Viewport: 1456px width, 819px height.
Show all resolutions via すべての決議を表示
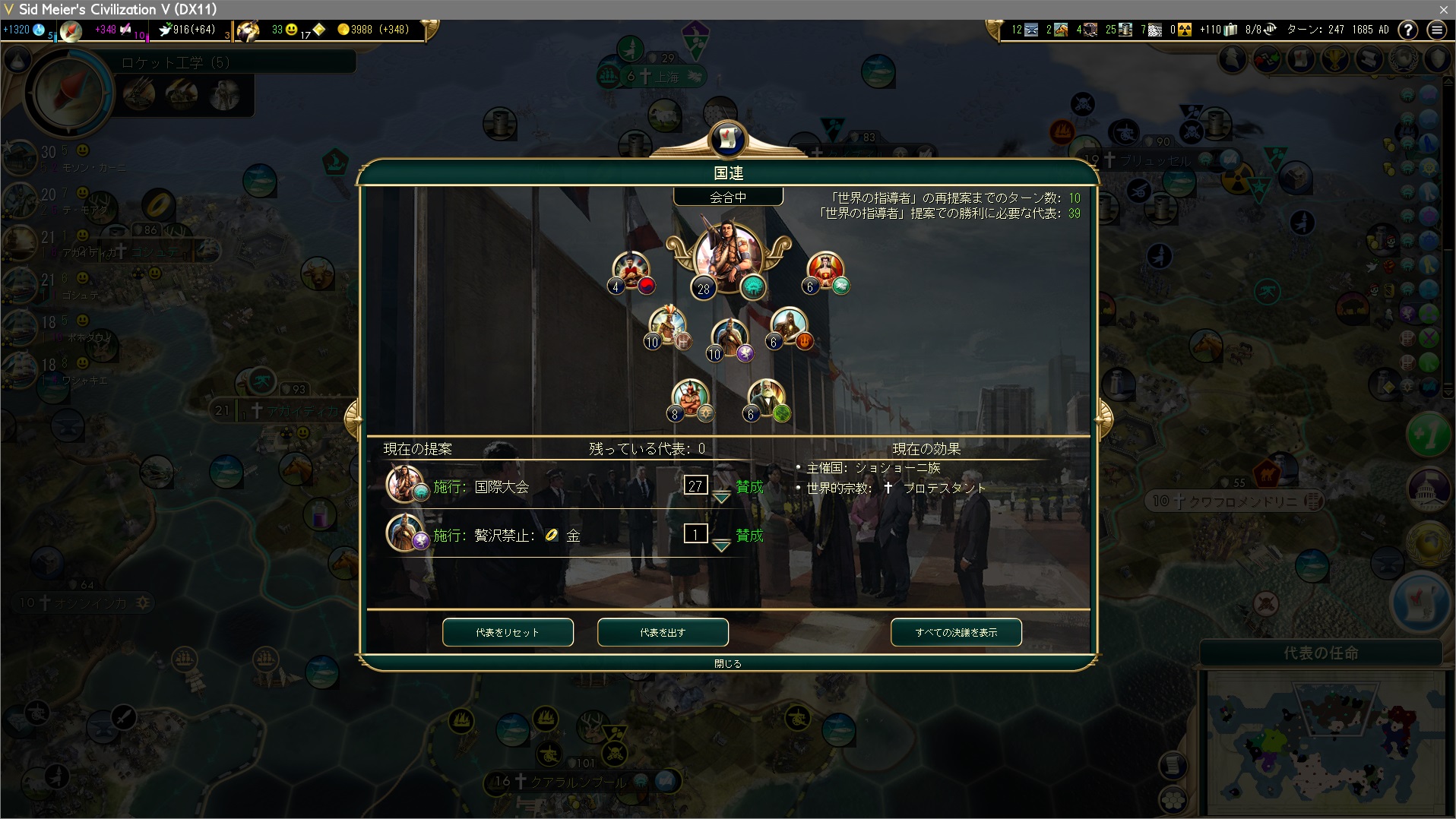(x=956, y=632)
